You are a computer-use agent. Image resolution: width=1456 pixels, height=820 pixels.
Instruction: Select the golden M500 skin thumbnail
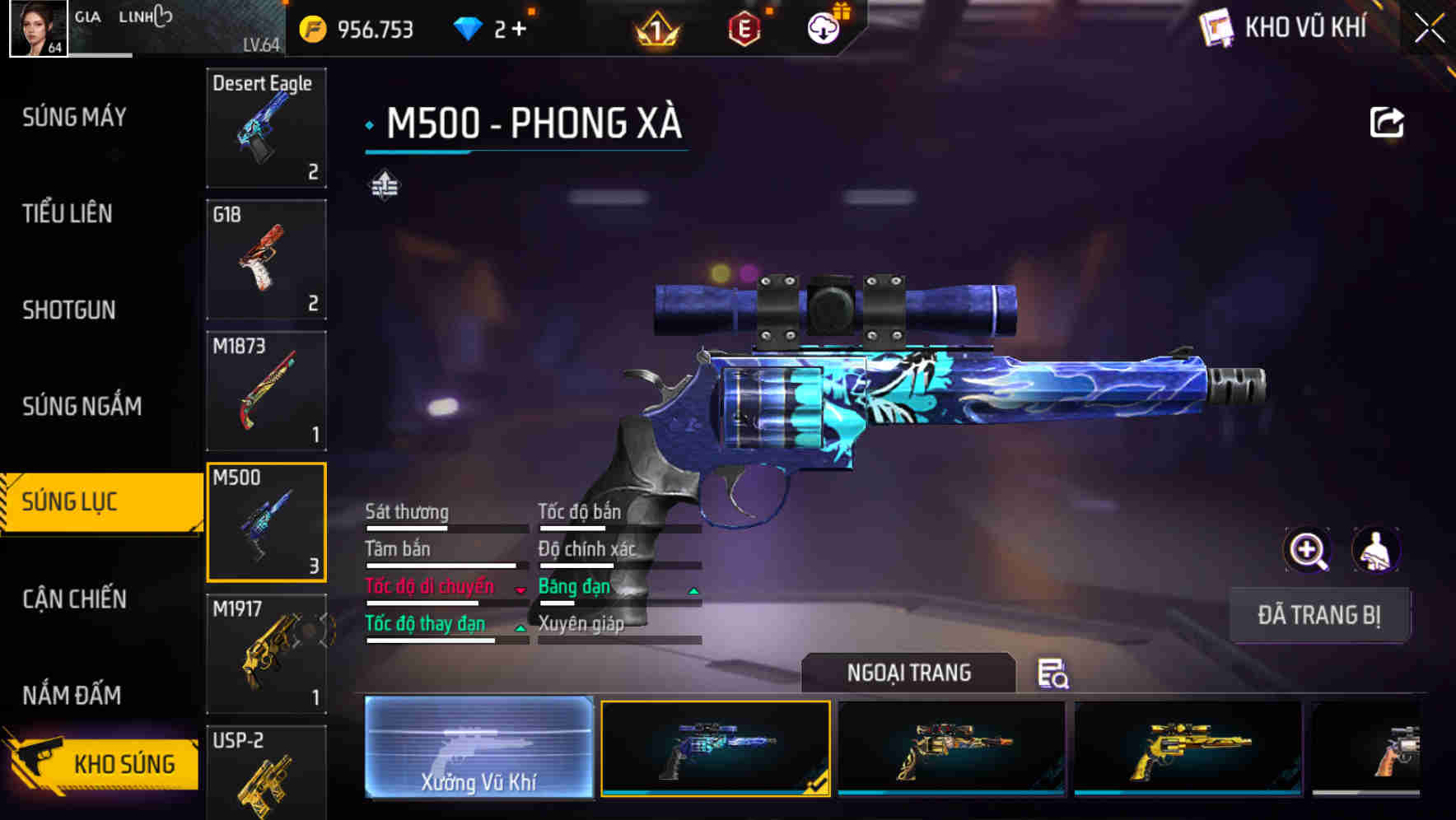coord(1186,751)
